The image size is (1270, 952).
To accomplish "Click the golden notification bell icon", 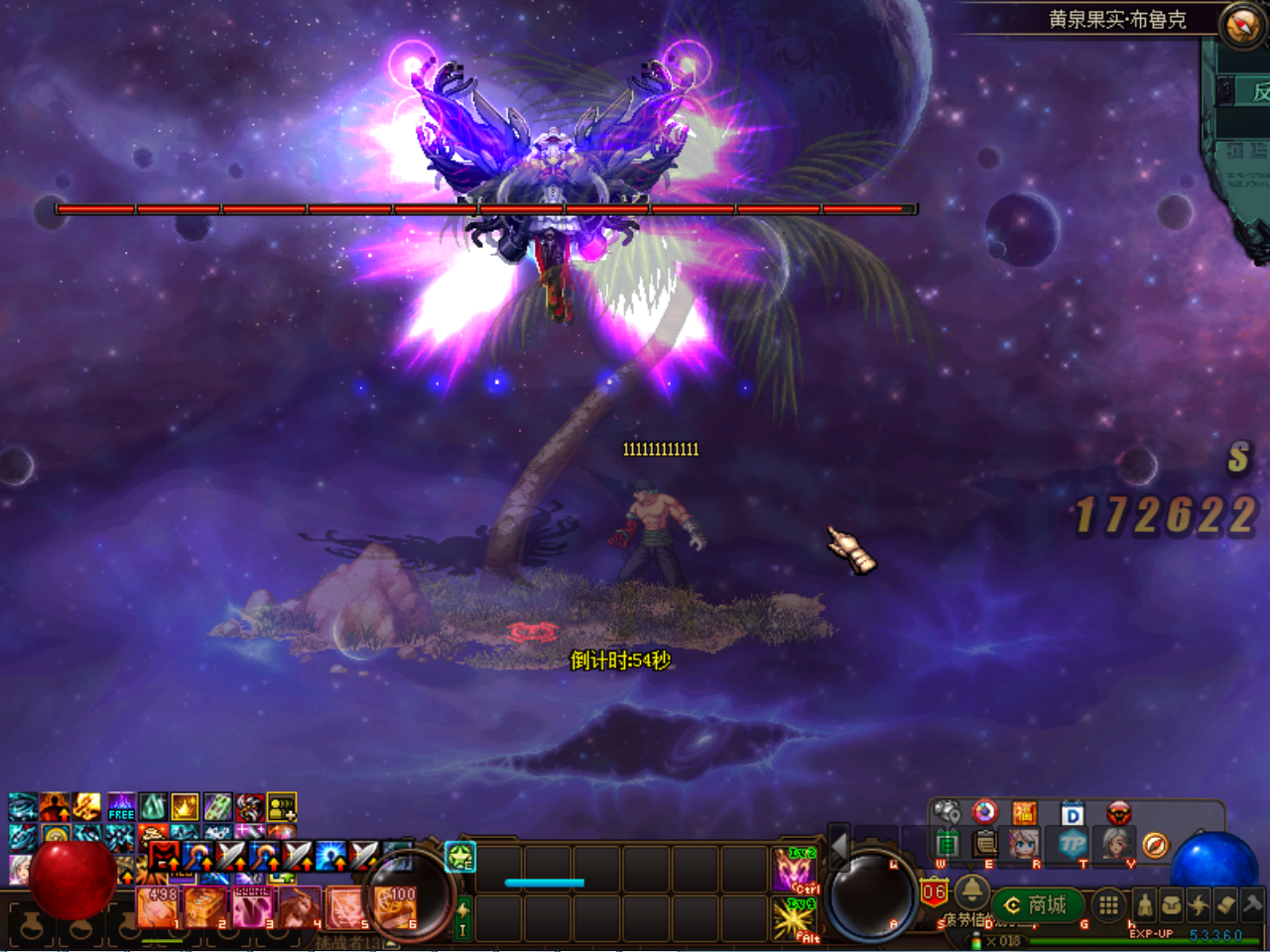I will pos(973,893).
